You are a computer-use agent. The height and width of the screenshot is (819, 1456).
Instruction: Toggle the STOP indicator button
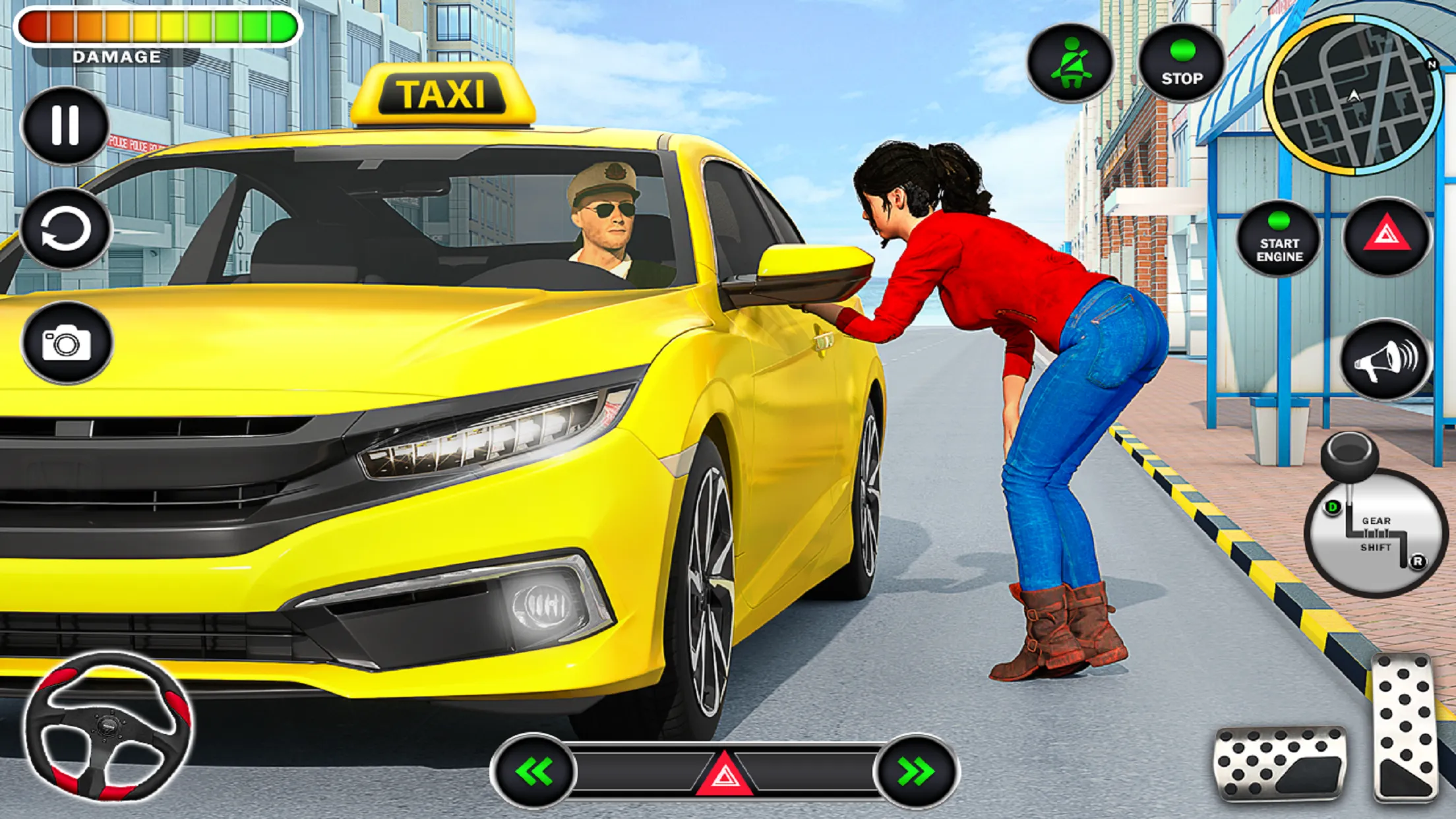tap(1184, 63)
